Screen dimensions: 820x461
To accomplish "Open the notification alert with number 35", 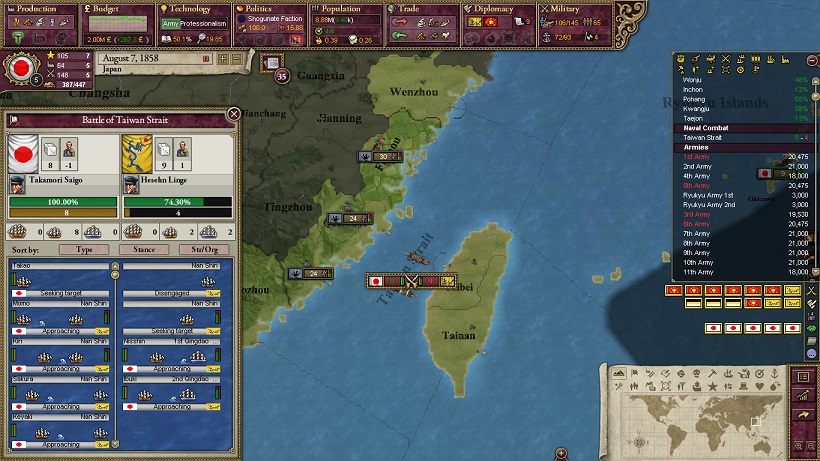I will point(282,76).
